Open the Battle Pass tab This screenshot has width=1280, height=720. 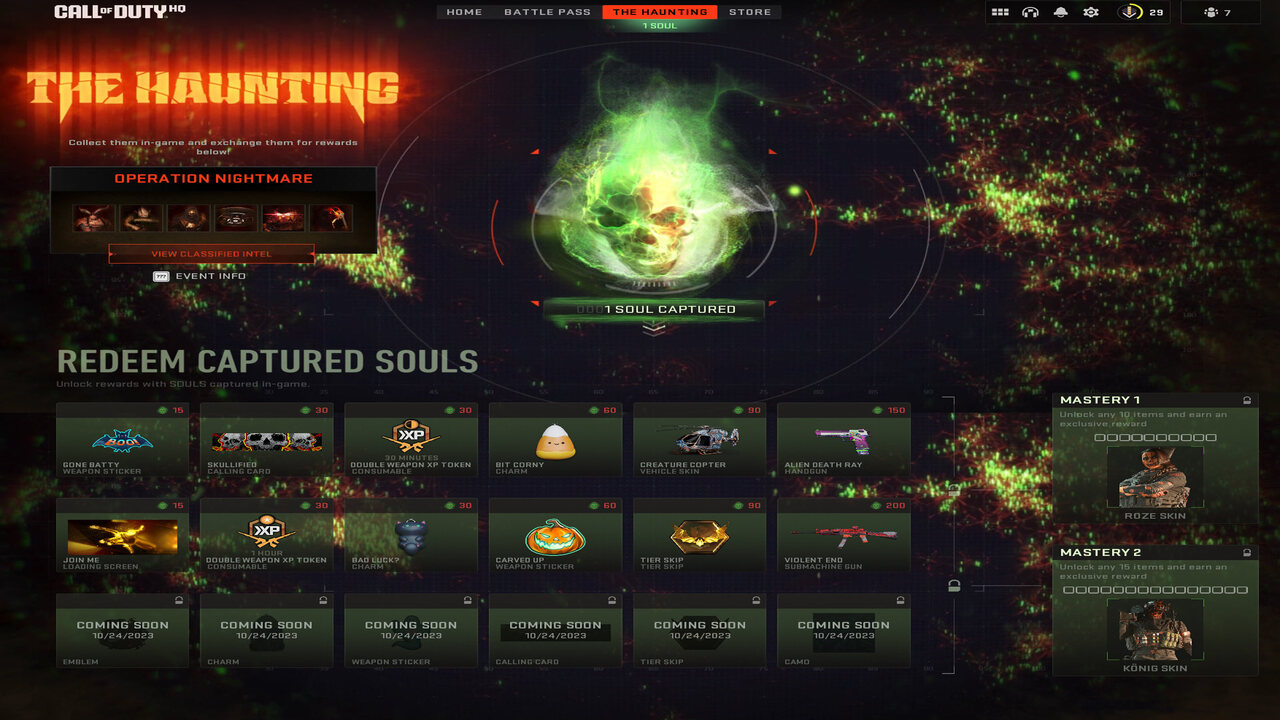[547, 11]
